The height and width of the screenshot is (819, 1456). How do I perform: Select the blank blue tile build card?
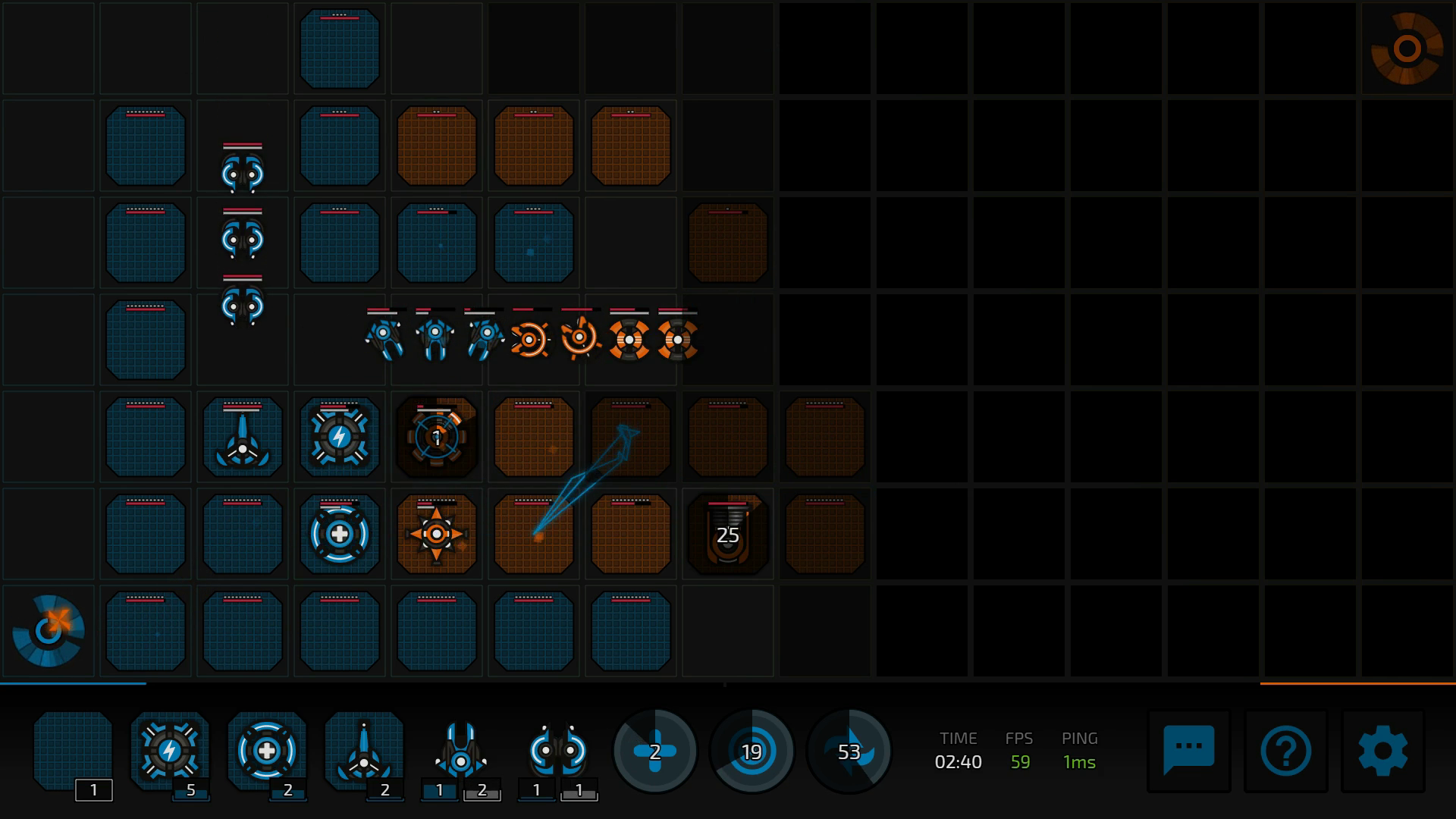[73, 751]
